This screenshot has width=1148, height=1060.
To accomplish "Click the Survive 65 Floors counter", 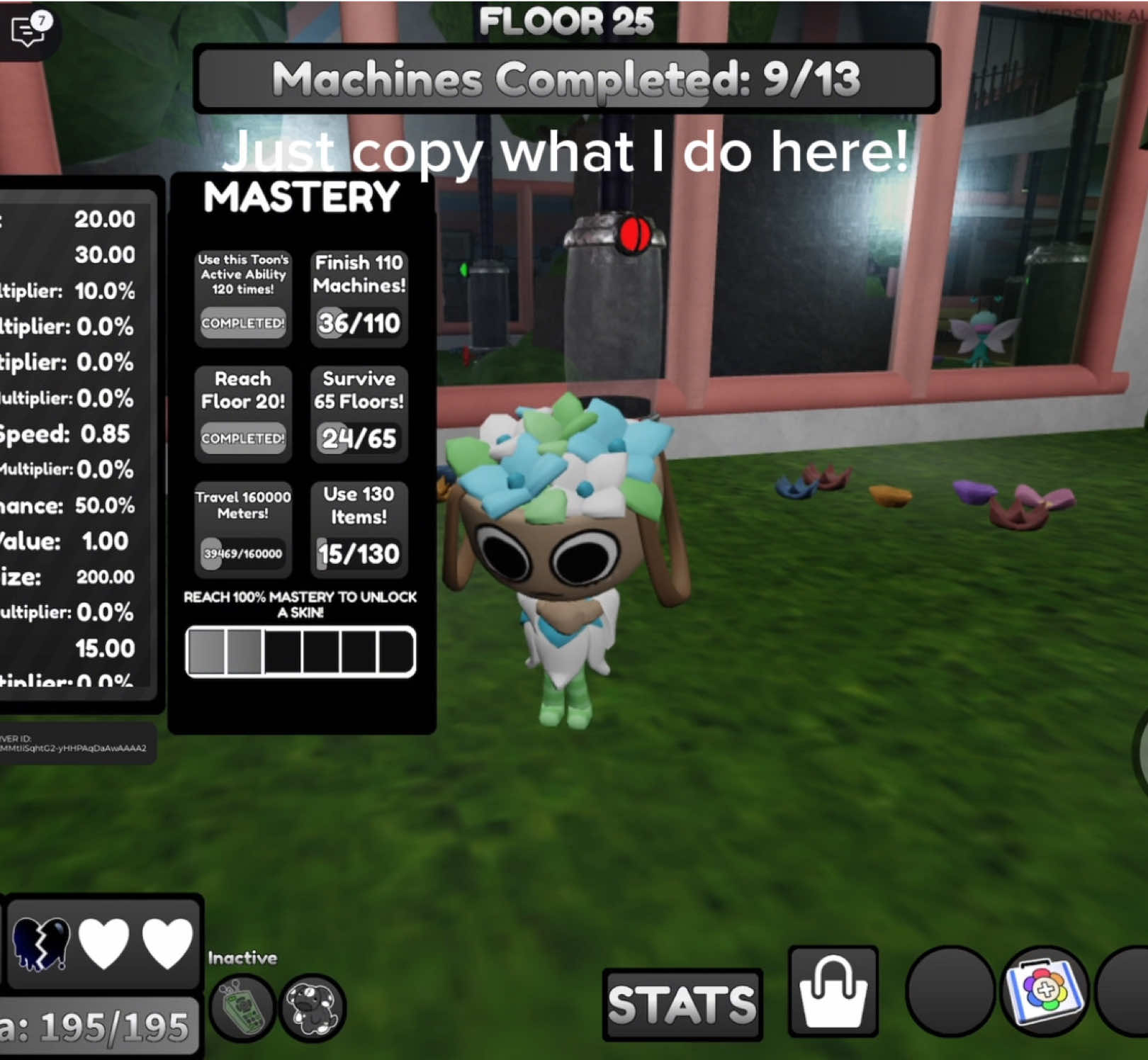I will coord(359,439).
